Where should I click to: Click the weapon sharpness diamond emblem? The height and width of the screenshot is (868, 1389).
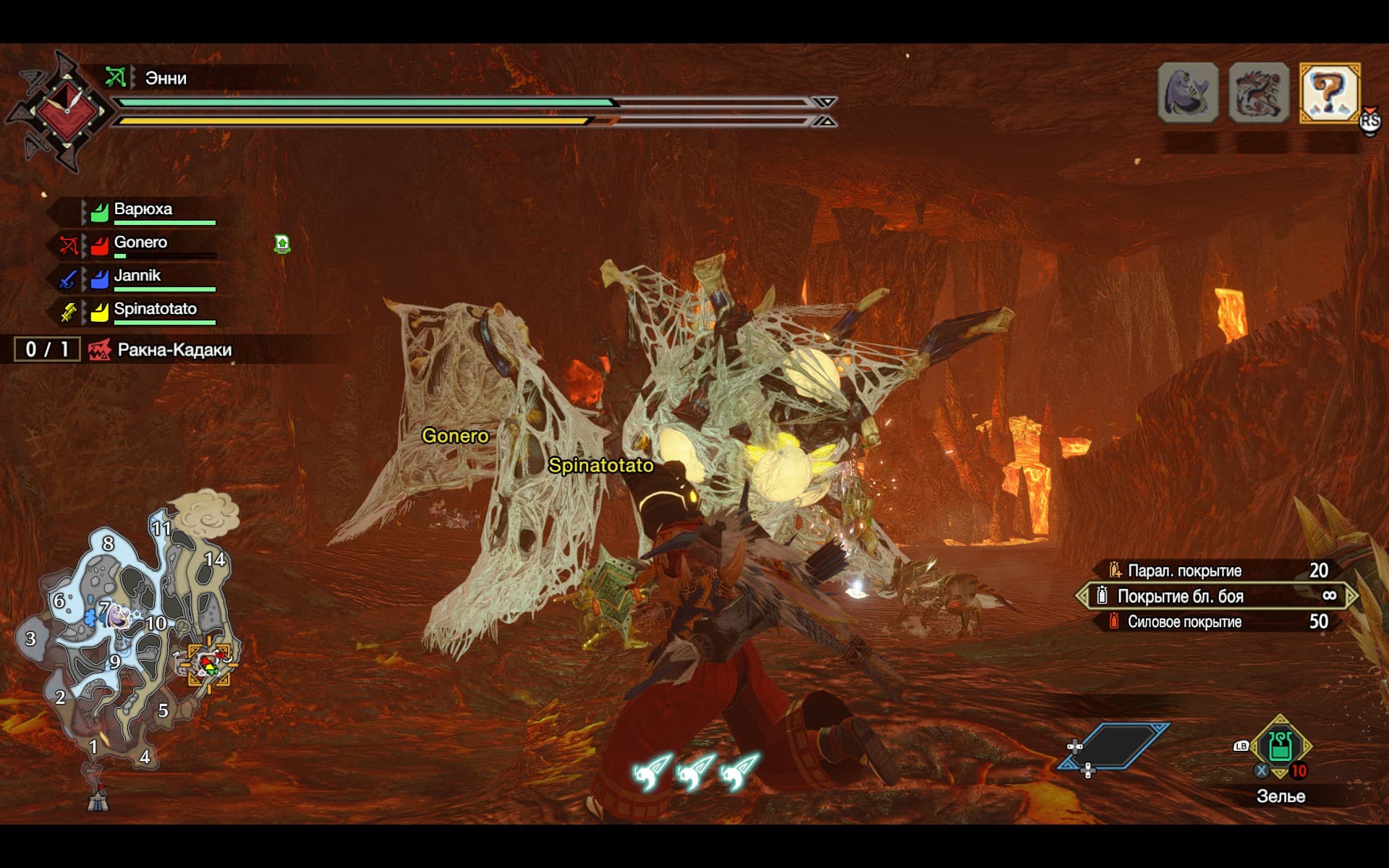65,112
